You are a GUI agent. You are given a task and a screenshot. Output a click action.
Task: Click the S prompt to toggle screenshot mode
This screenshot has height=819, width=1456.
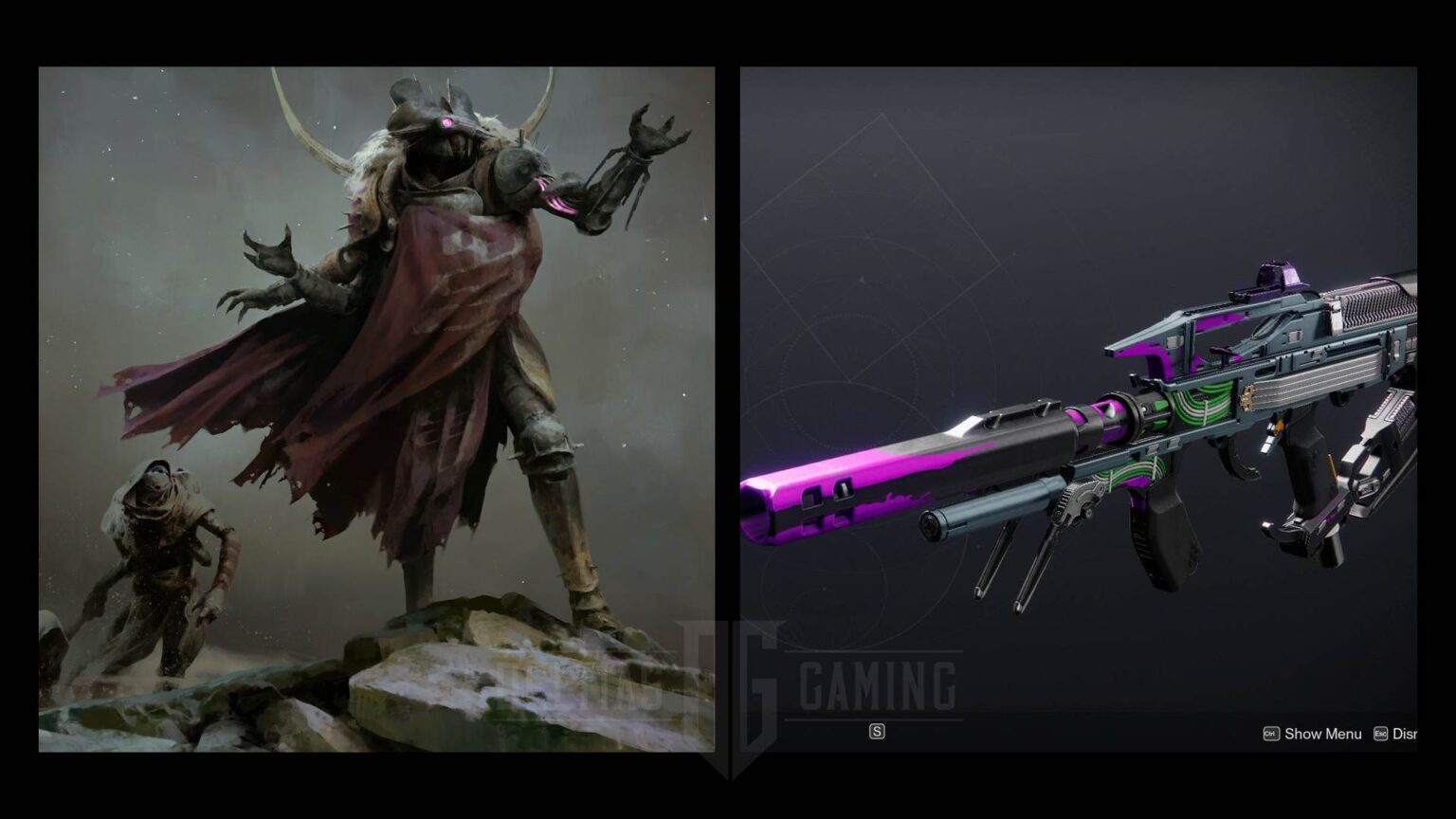(x=878, y=732)
